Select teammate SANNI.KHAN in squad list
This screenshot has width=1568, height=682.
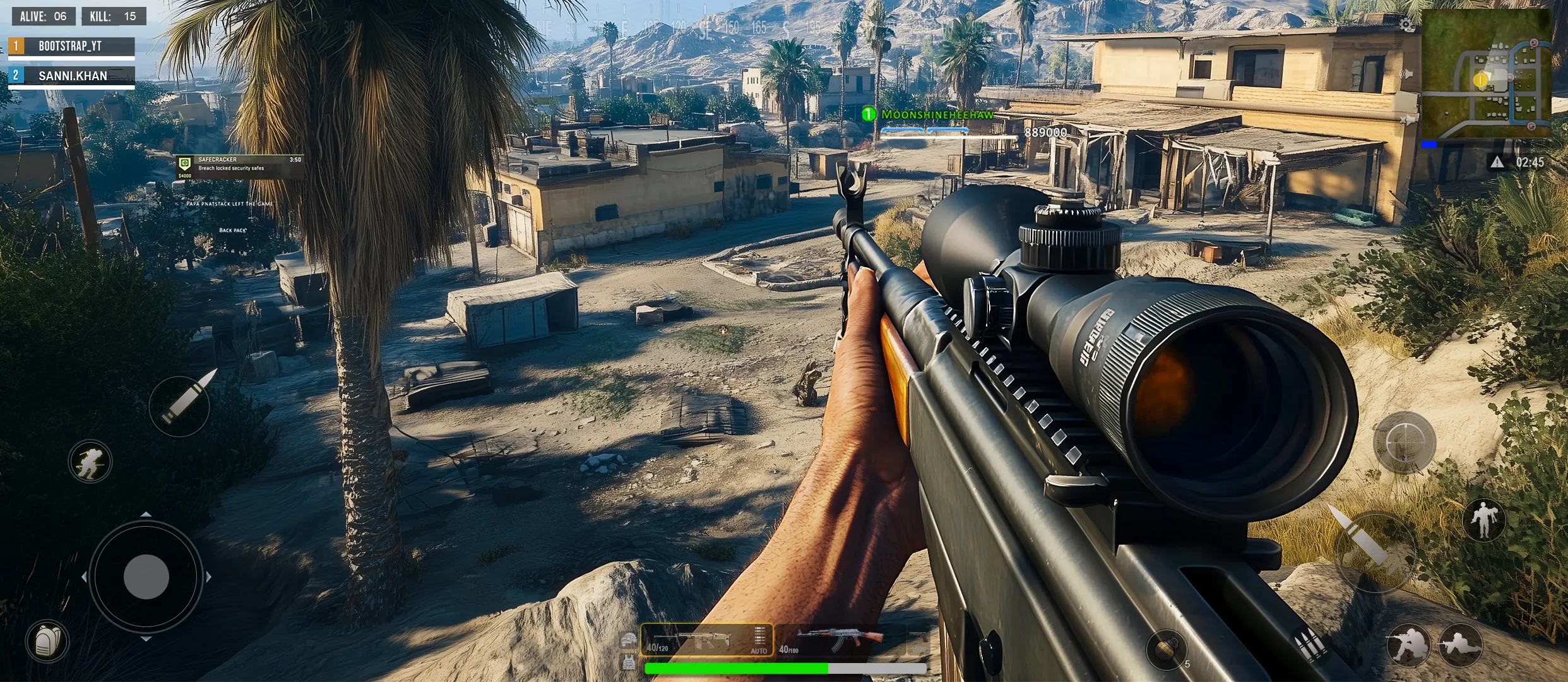click(x=71, y=76)
